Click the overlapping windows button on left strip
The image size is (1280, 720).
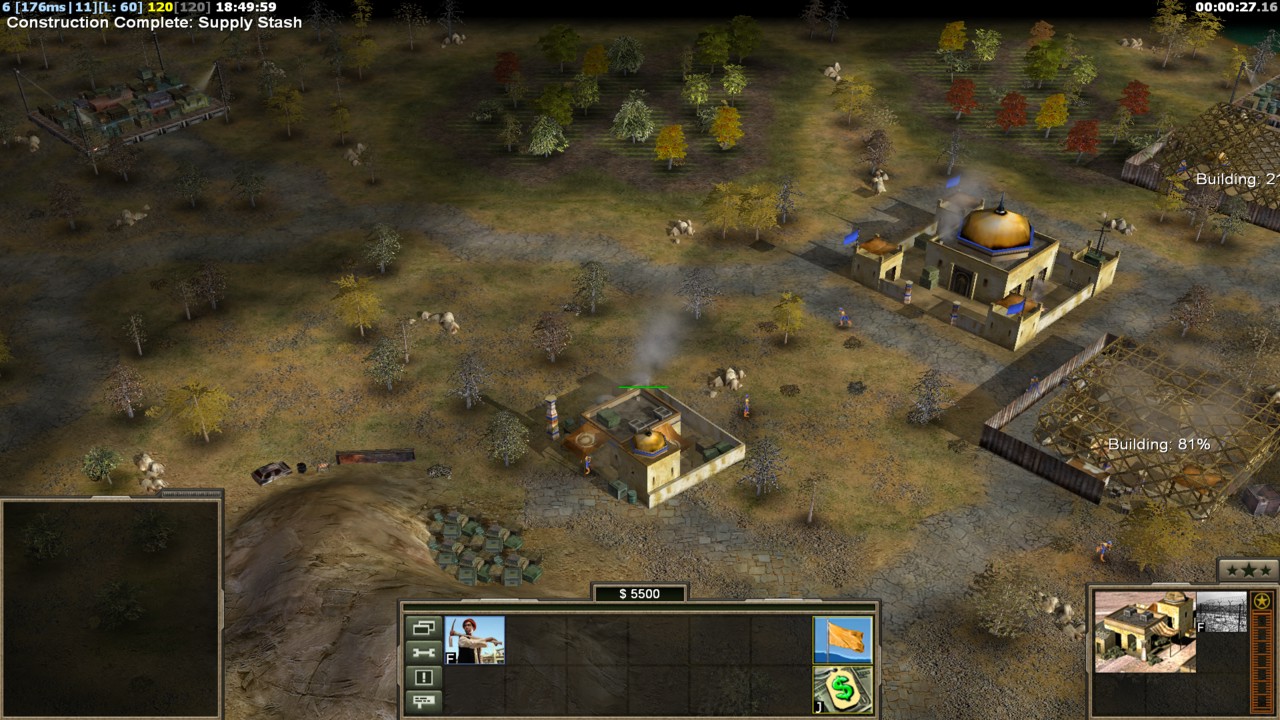(x=423, y=628)
